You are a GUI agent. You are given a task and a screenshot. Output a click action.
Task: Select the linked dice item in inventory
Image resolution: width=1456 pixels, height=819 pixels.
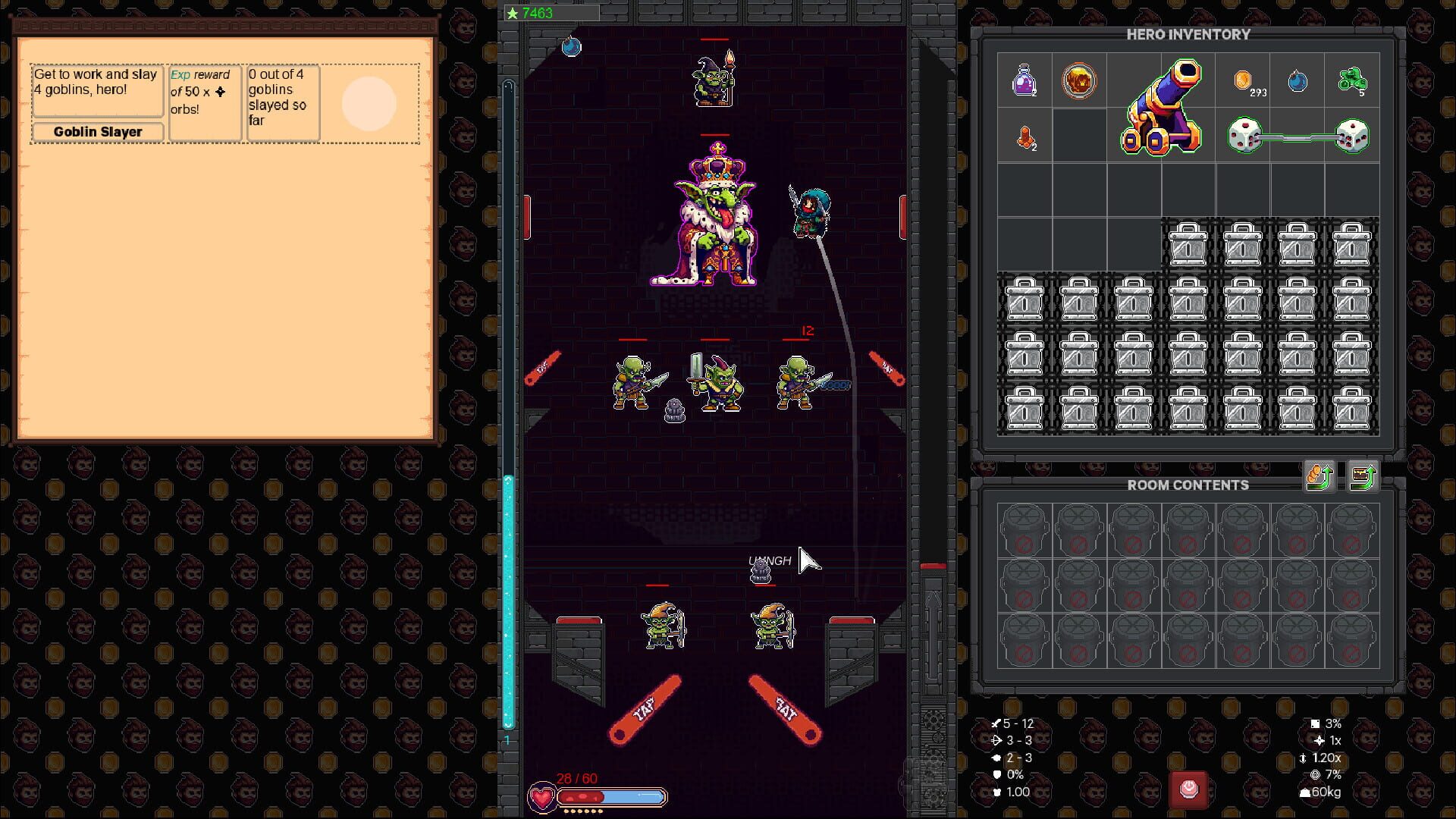[1298, 137]
